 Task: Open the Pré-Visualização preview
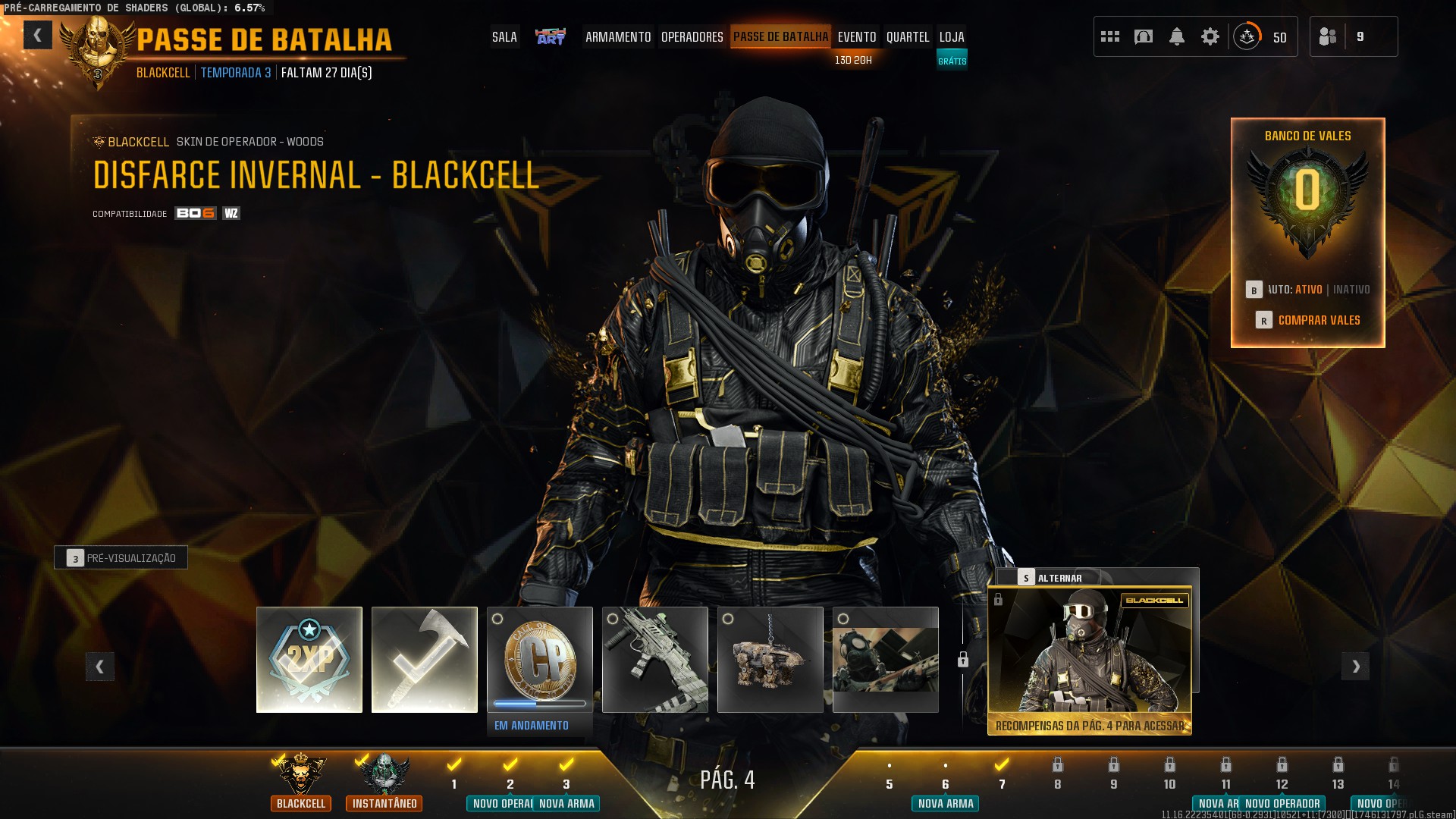coord(121,558)
